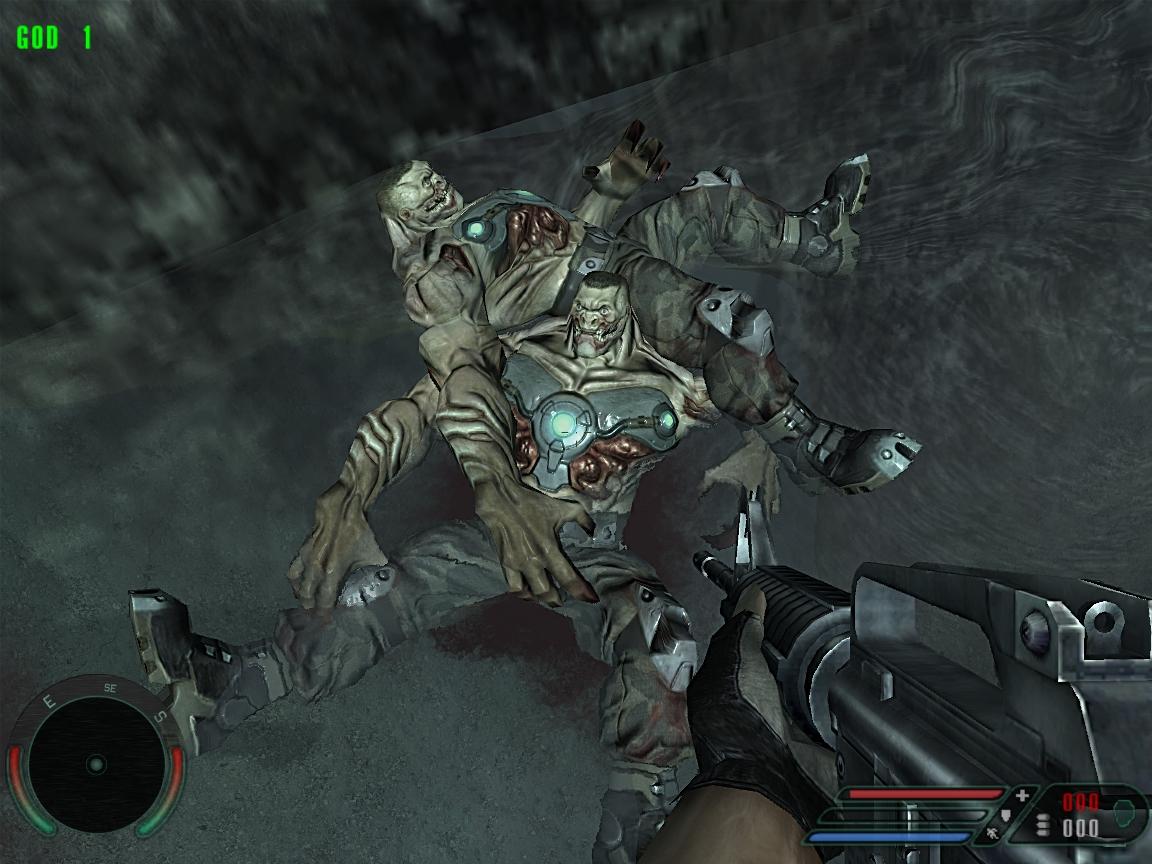Screen dimensions: 1152x864
Task: Click the stacked magazine ammo icon
Action: pyautogui.click(x=1044, y=826)
